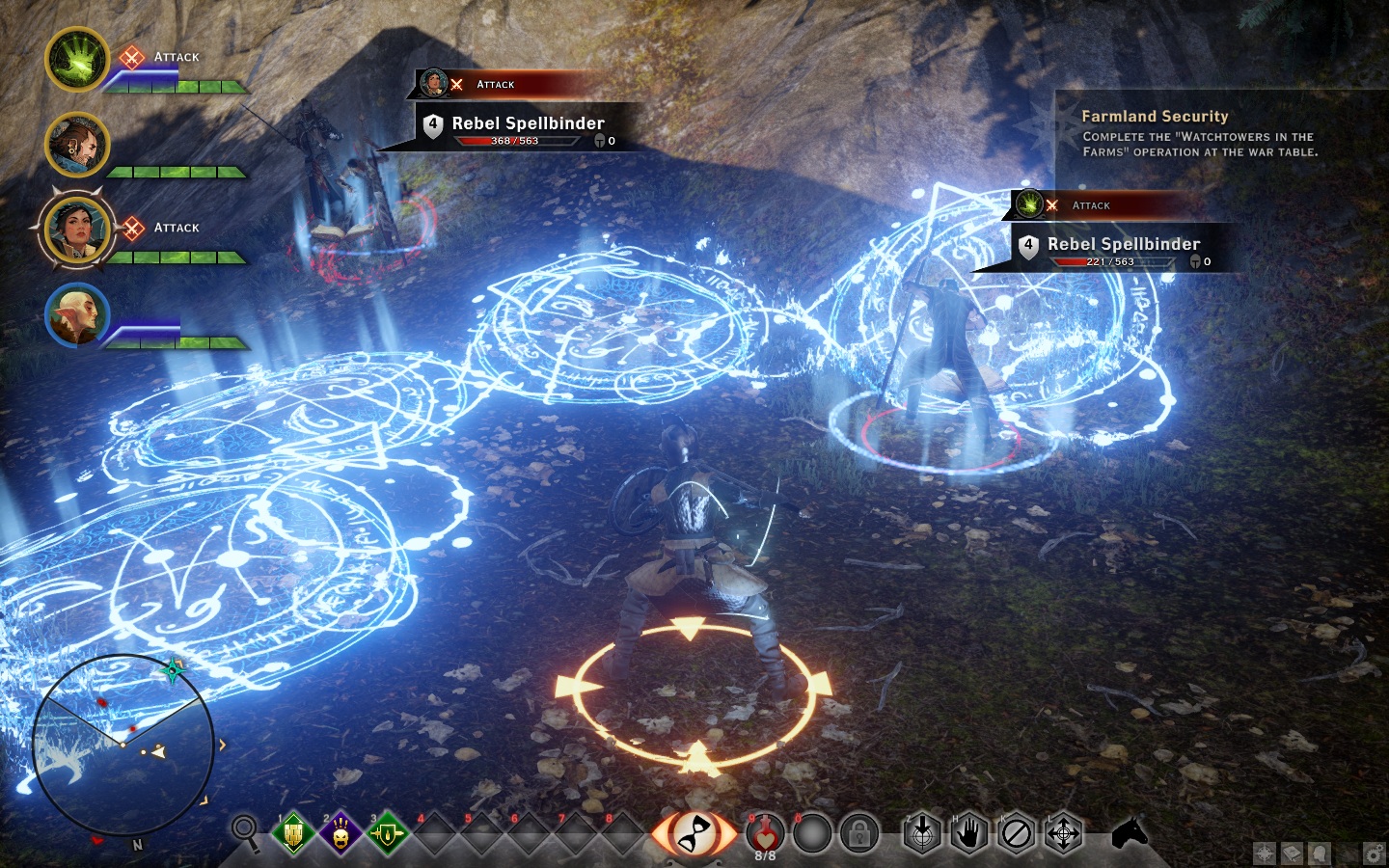
Task: Open the compass map button
Action: tap(1265, 853)
